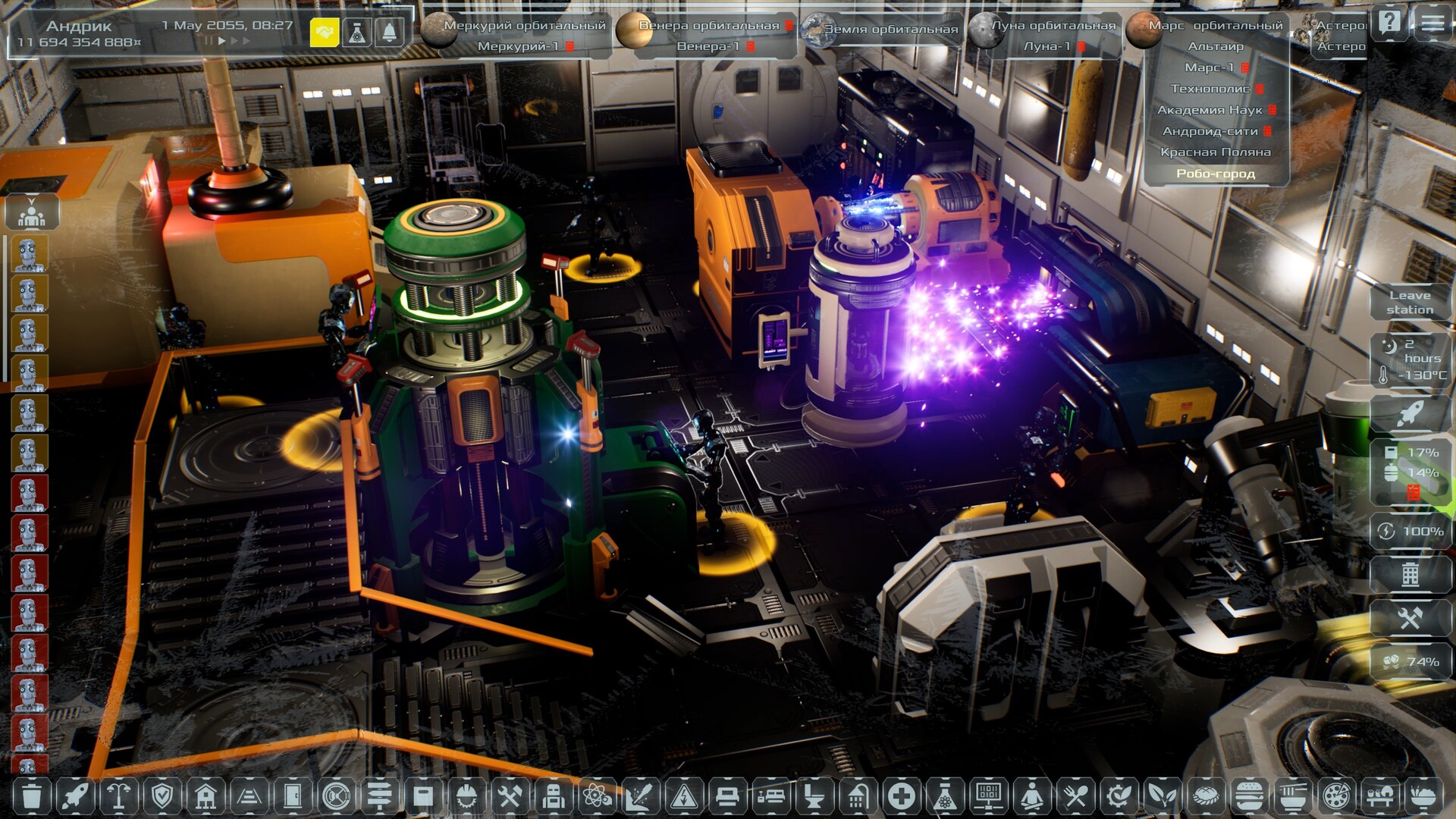Switch to the Робо-город station
This screenshot has width=1456, height=819.
tap(1216, 174)
